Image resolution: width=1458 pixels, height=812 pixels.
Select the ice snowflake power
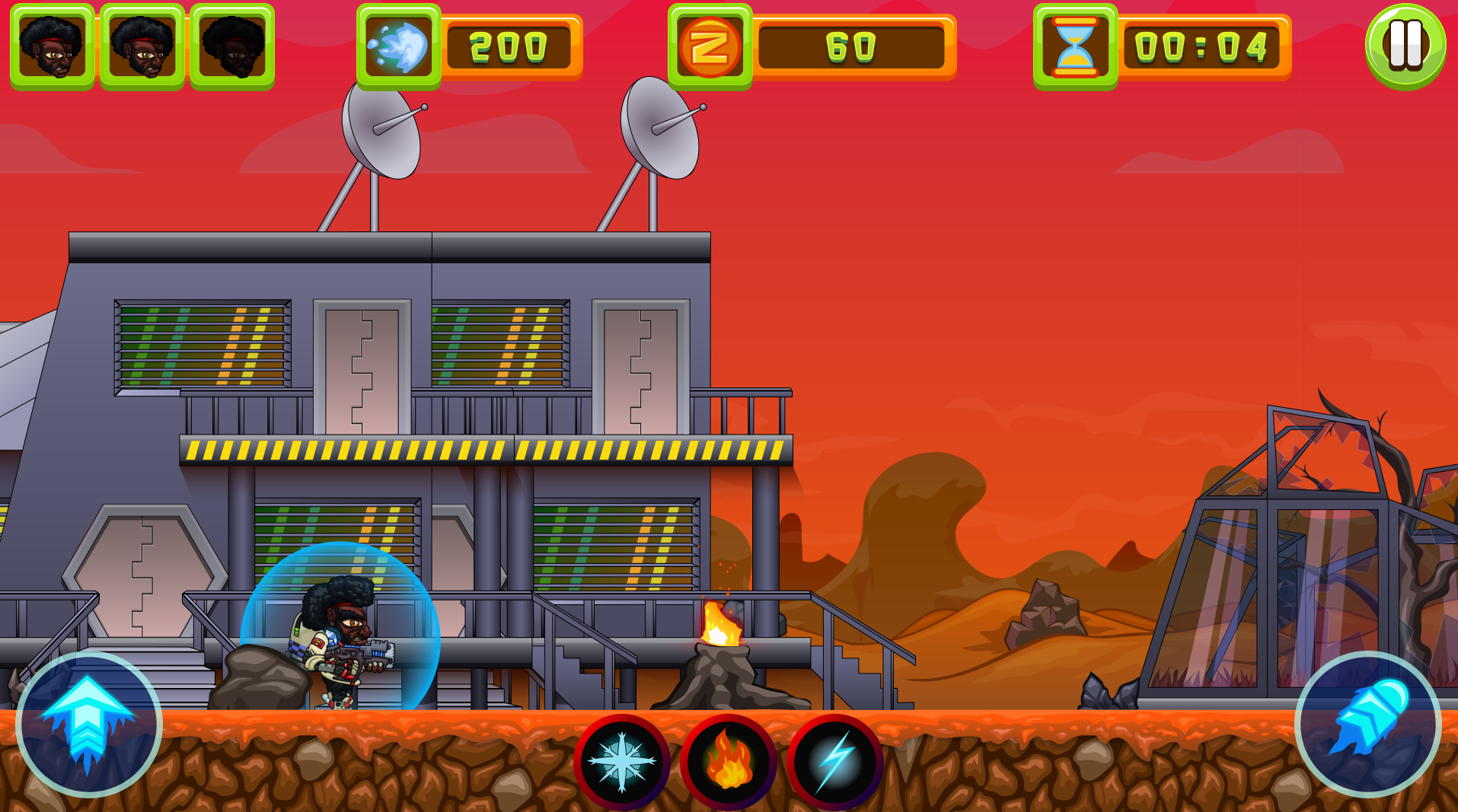click(x=621, y=762)
